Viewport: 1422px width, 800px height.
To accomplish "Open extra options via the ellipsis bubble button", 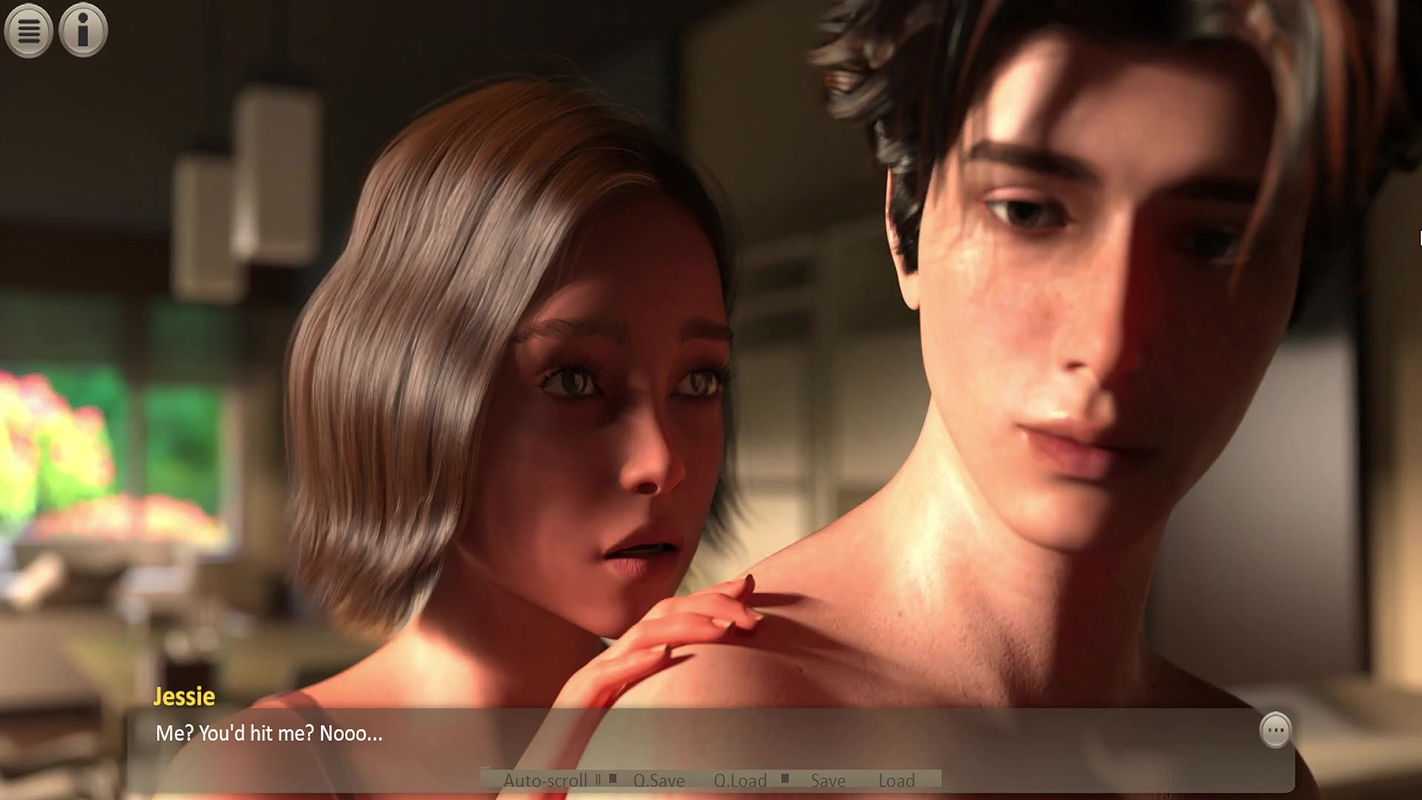I will [x=1276, y=731].
